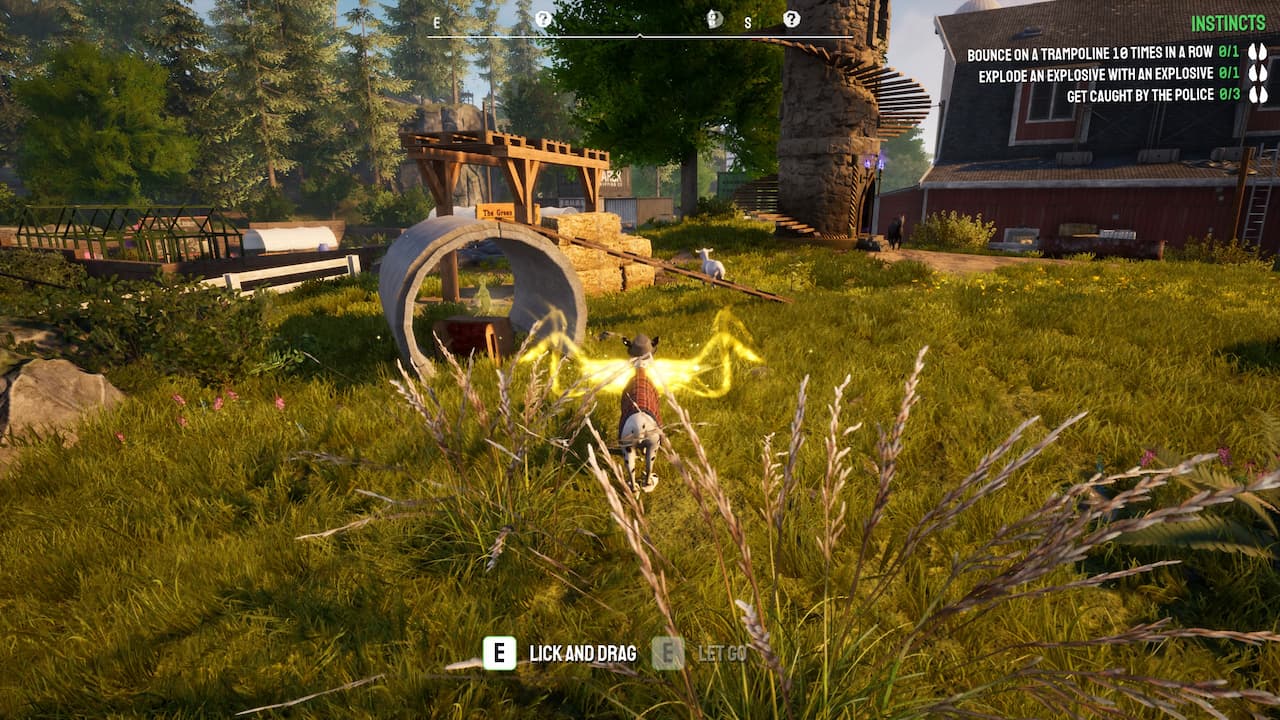Click the question mark marker beside compass E
The width and height of the screenshot is (1280, 720).
click(x=543, y=19)
